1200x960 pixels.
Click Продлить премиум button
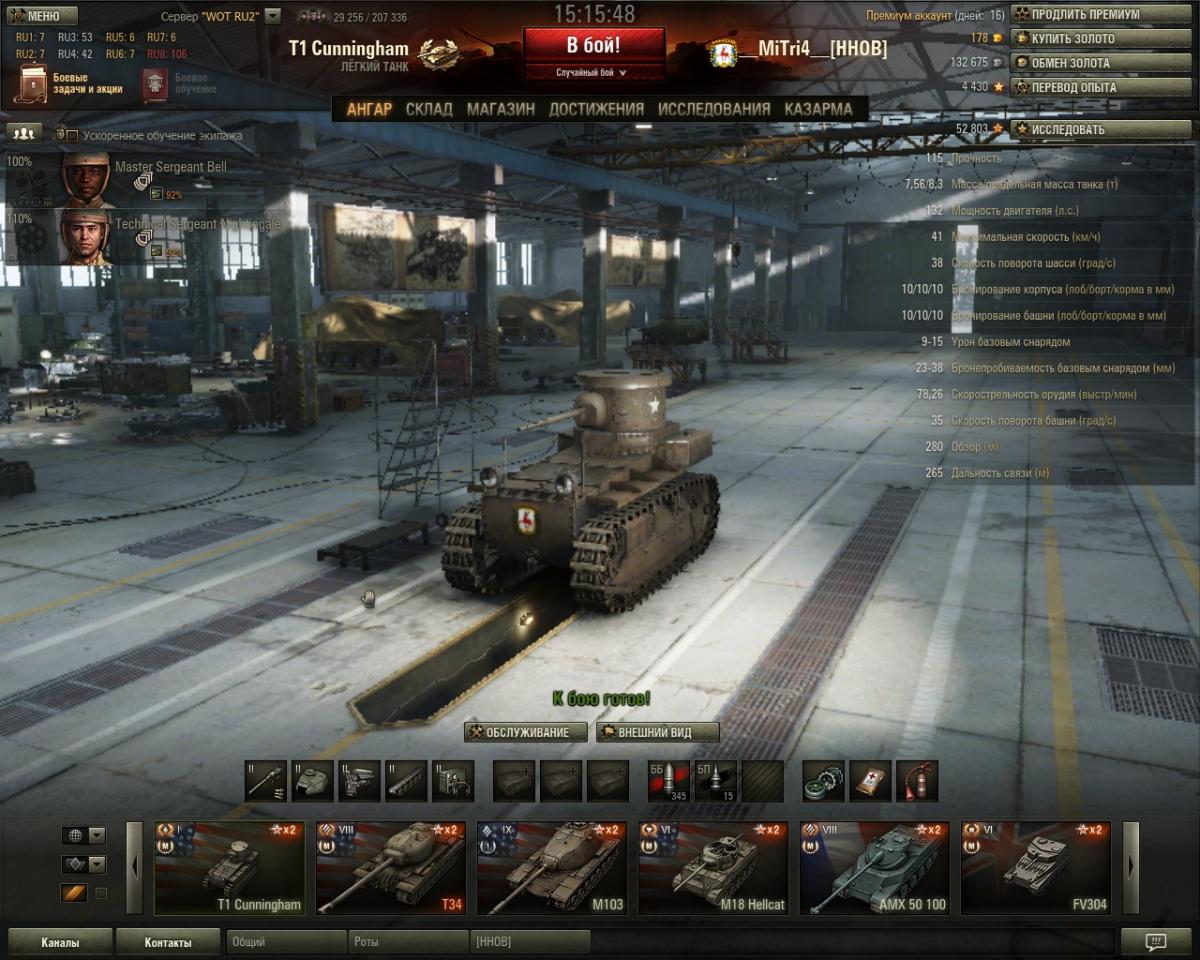pos(1100,14)
